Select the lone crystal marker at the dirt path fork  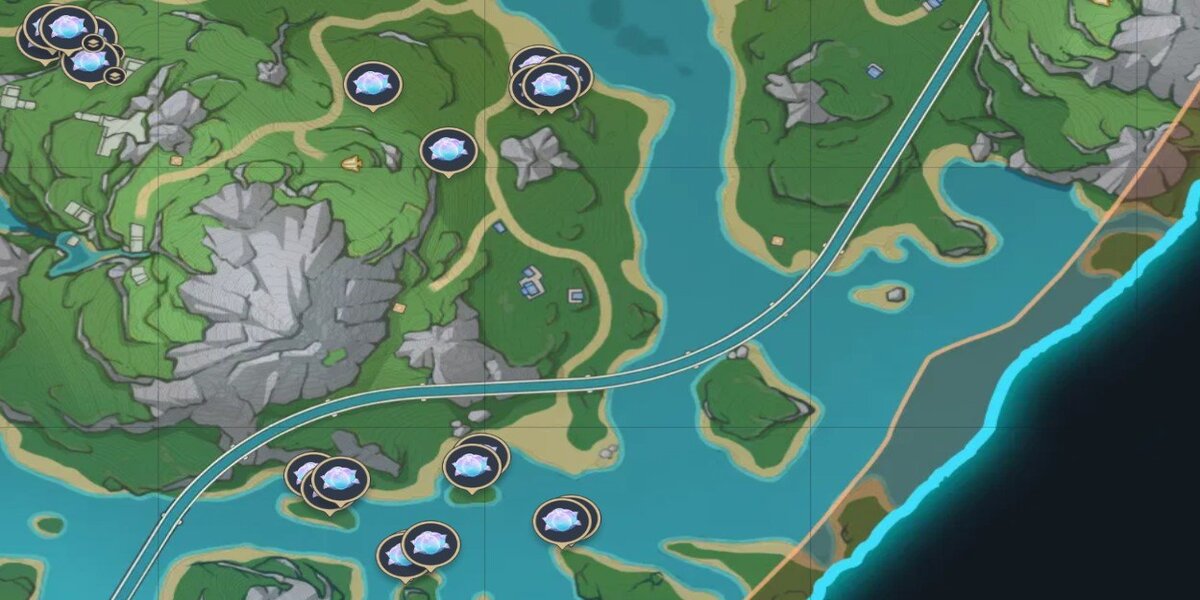[x=448, y=150]
